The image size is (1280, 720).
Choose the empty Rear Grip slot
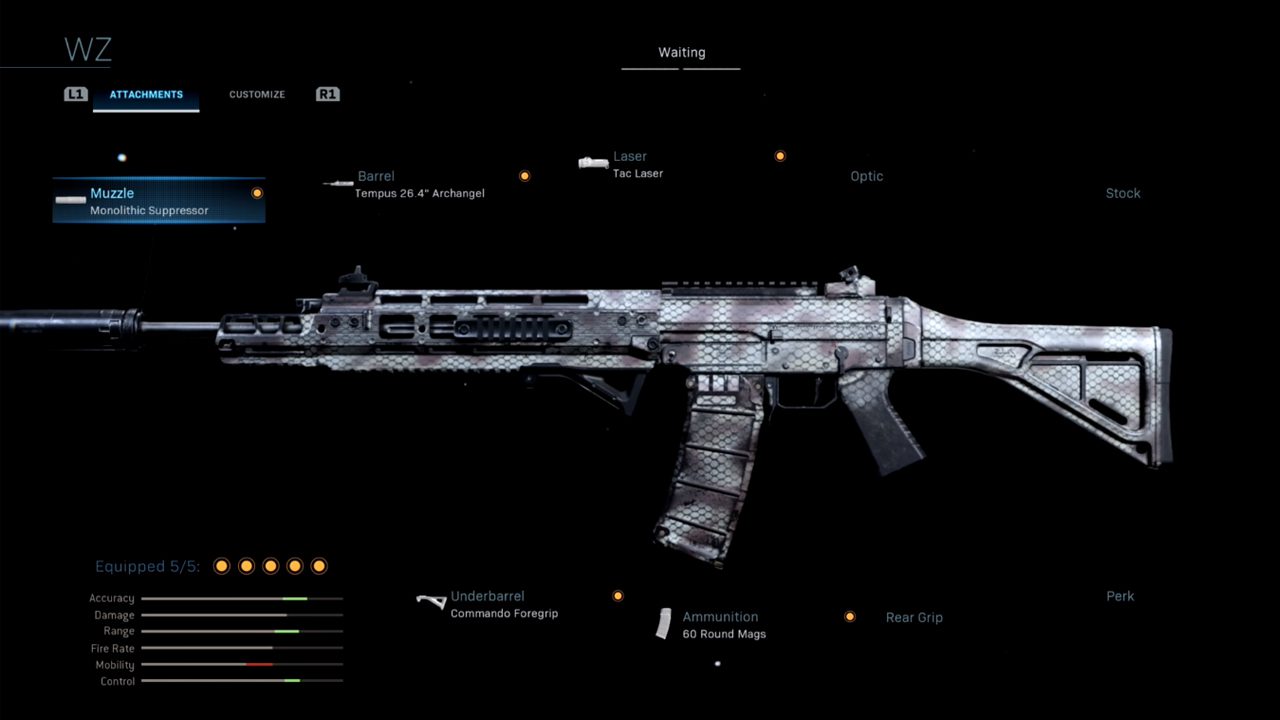pos(914,618)
